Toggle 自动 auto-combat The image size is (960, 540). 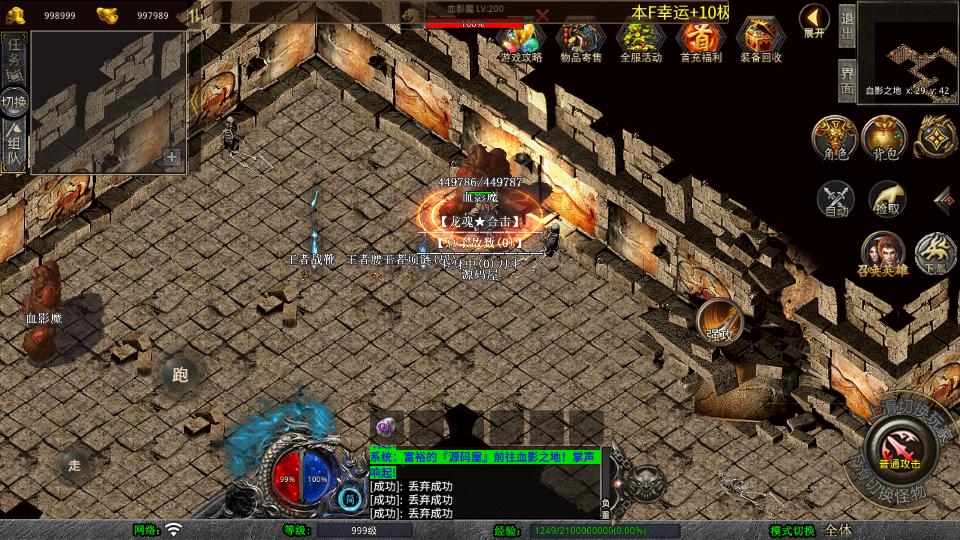tap(836, 199)
